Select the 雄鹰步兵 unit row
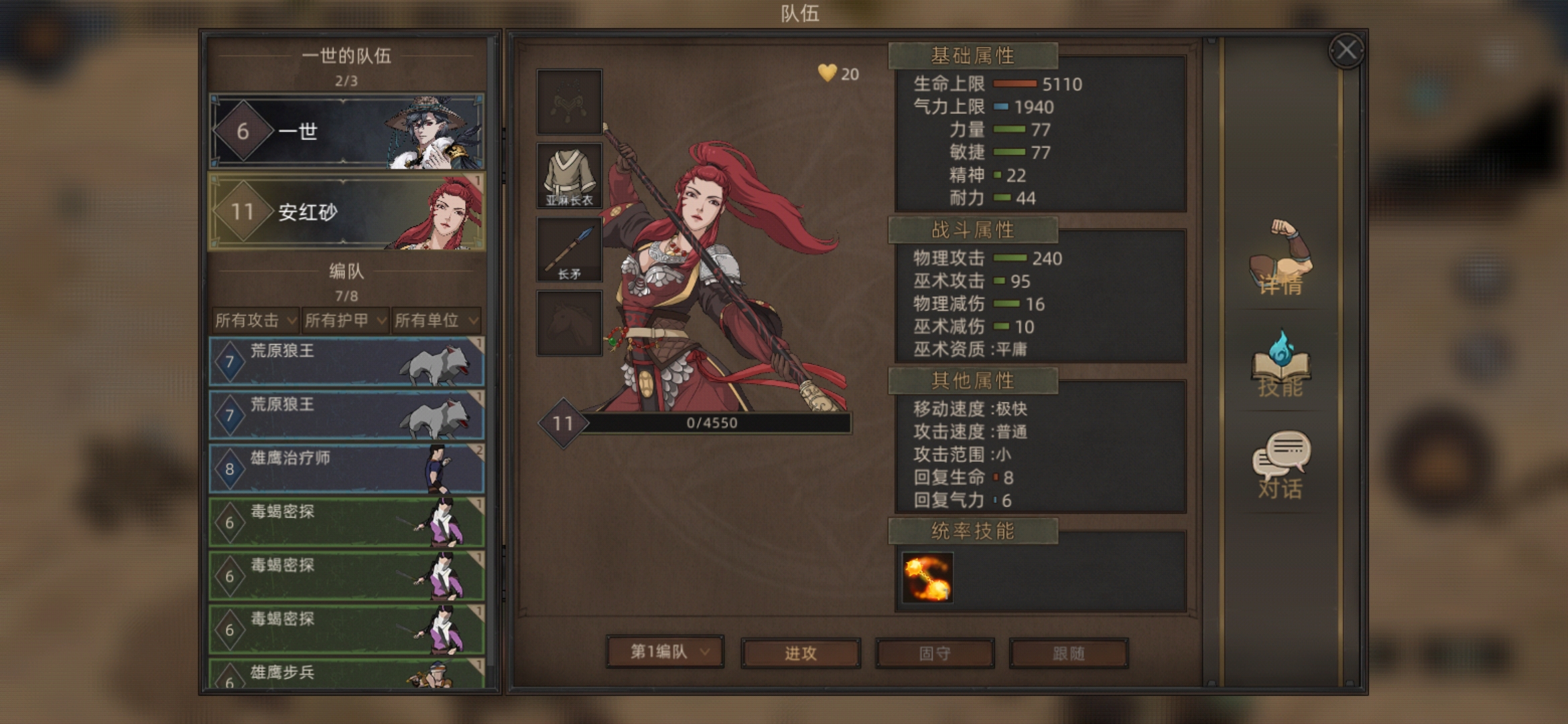1568x724 pixels. pyautogui.click(x=346, y=674)
